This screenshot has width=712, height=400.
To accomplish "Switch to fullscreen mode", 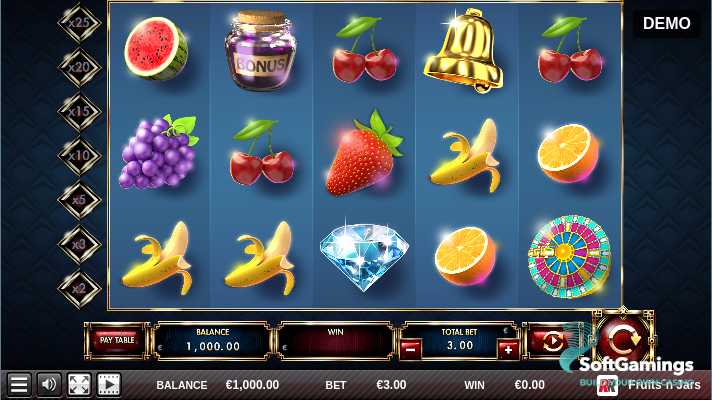I will (78, 384).
